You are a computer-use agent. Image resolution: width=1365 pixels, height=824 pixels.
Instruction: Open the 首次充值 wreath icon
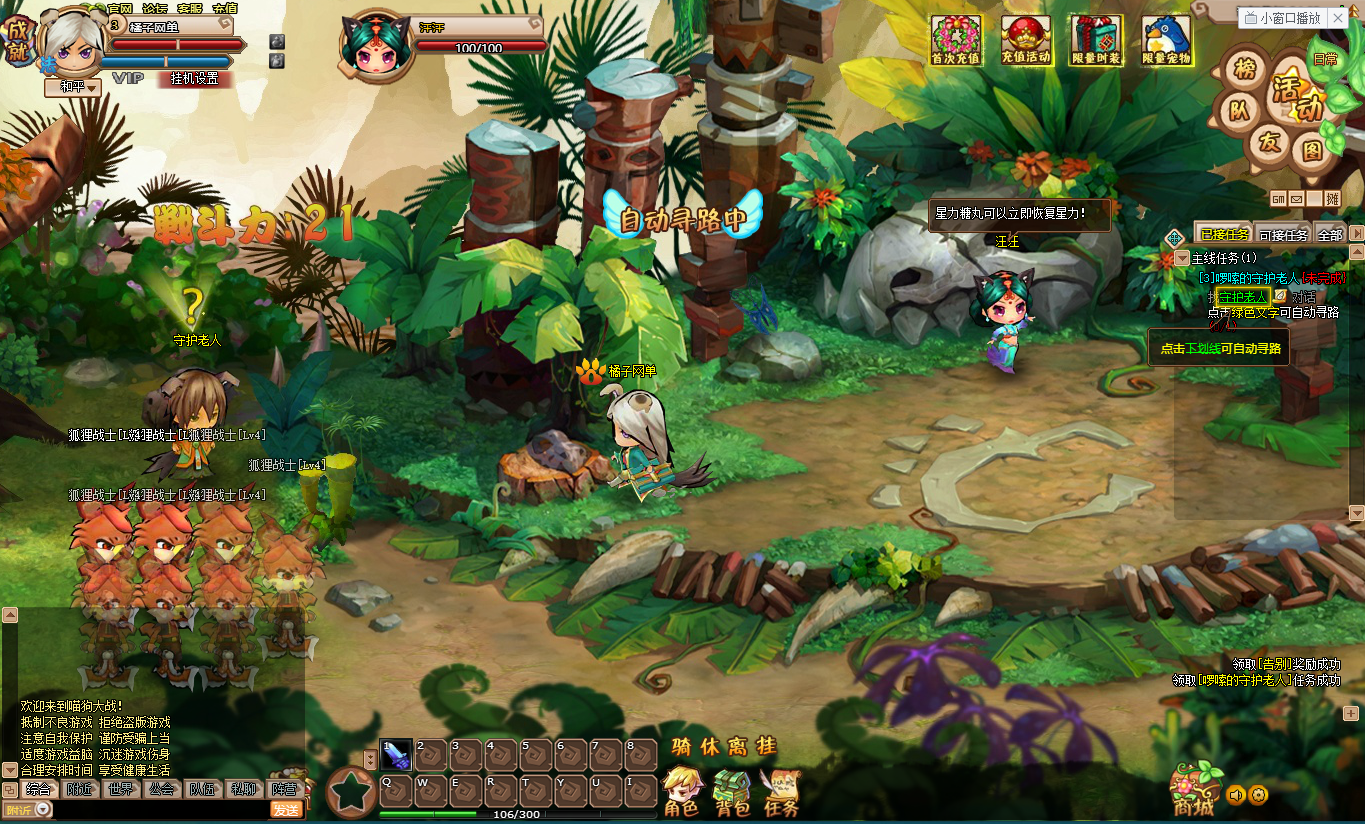point(956,40)
